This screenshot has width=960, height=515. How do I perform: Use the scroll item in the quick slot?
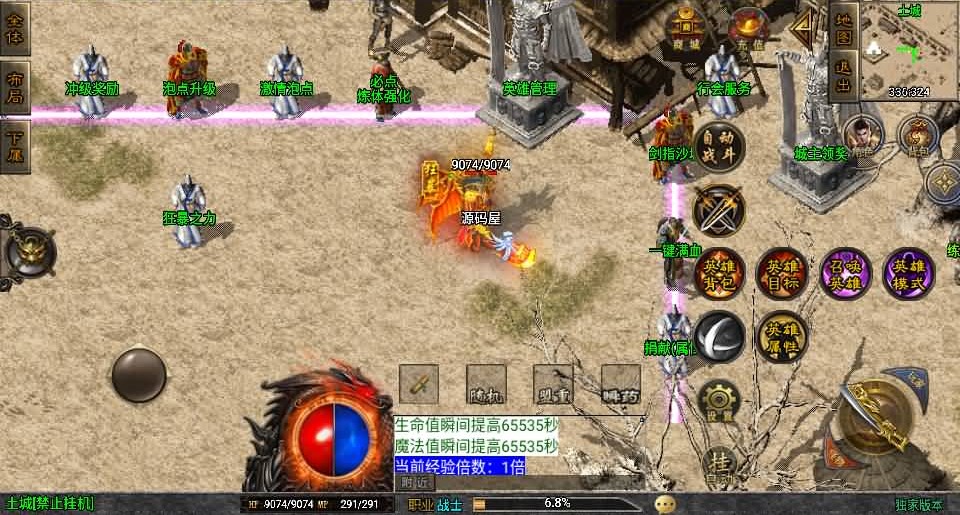click(x=419, y=383)
